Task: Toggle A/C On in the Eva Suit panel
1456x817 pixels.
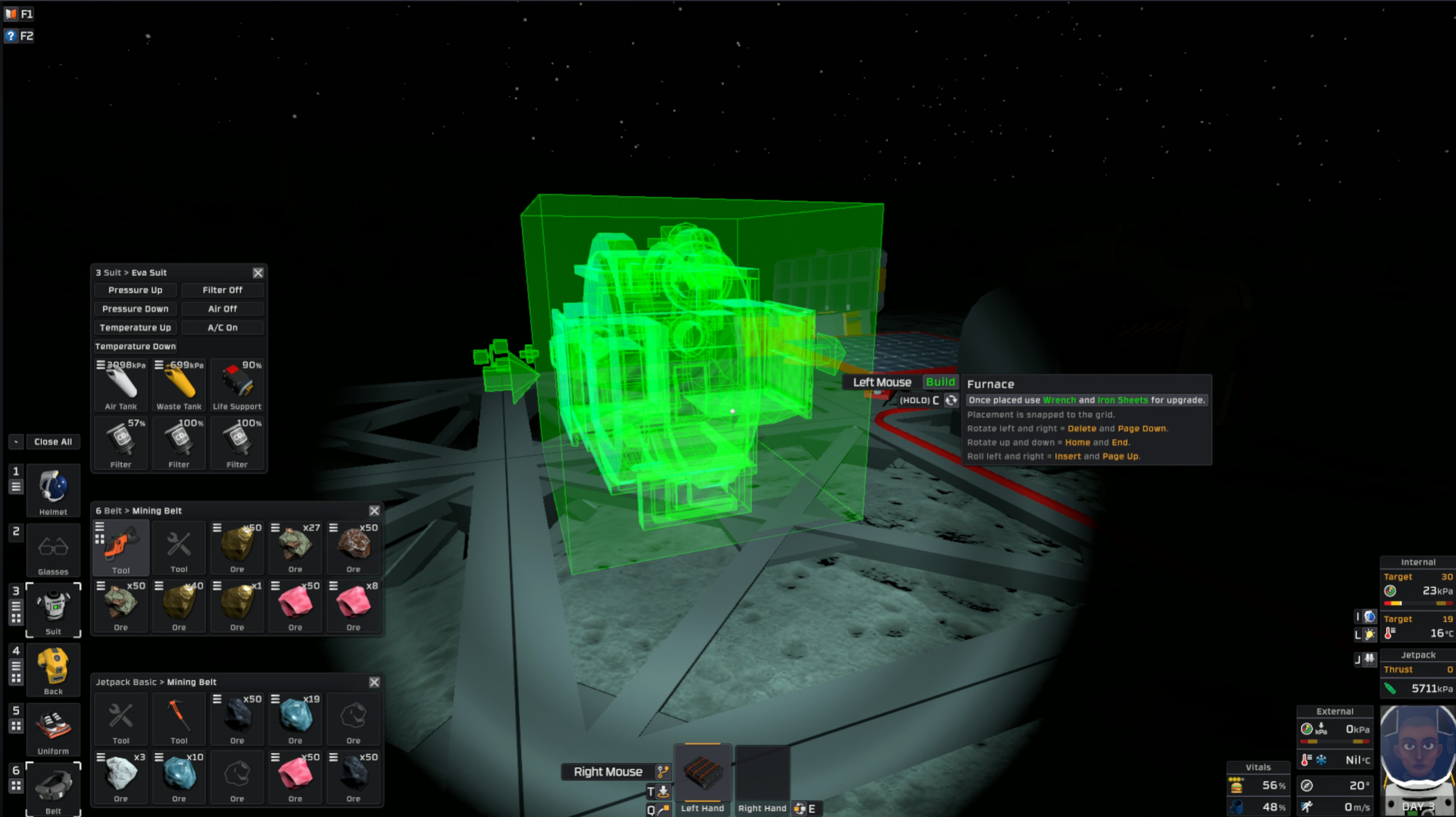Action: (x=223, y=327)
